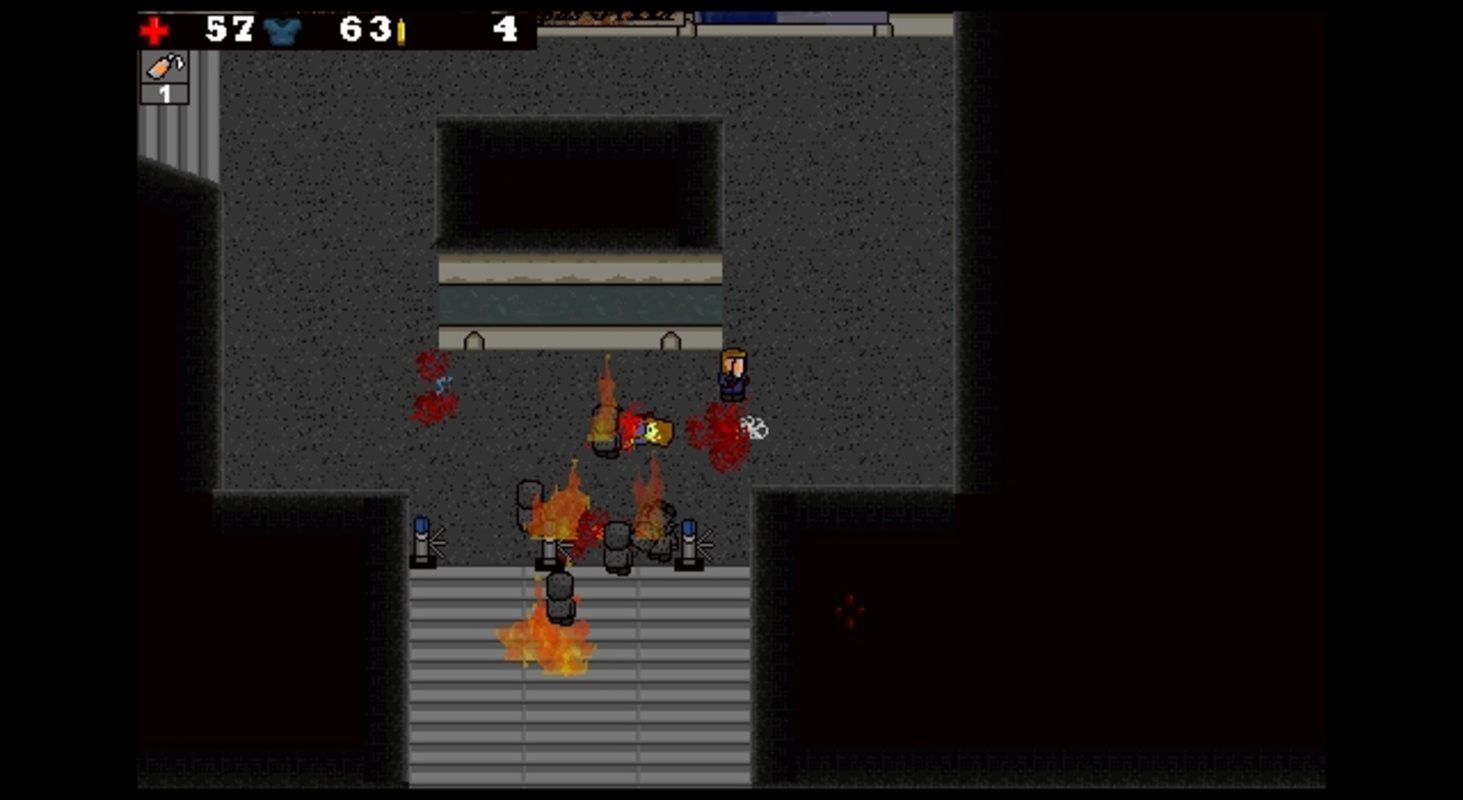Click the left blue gas canister turret

point(420,541)
